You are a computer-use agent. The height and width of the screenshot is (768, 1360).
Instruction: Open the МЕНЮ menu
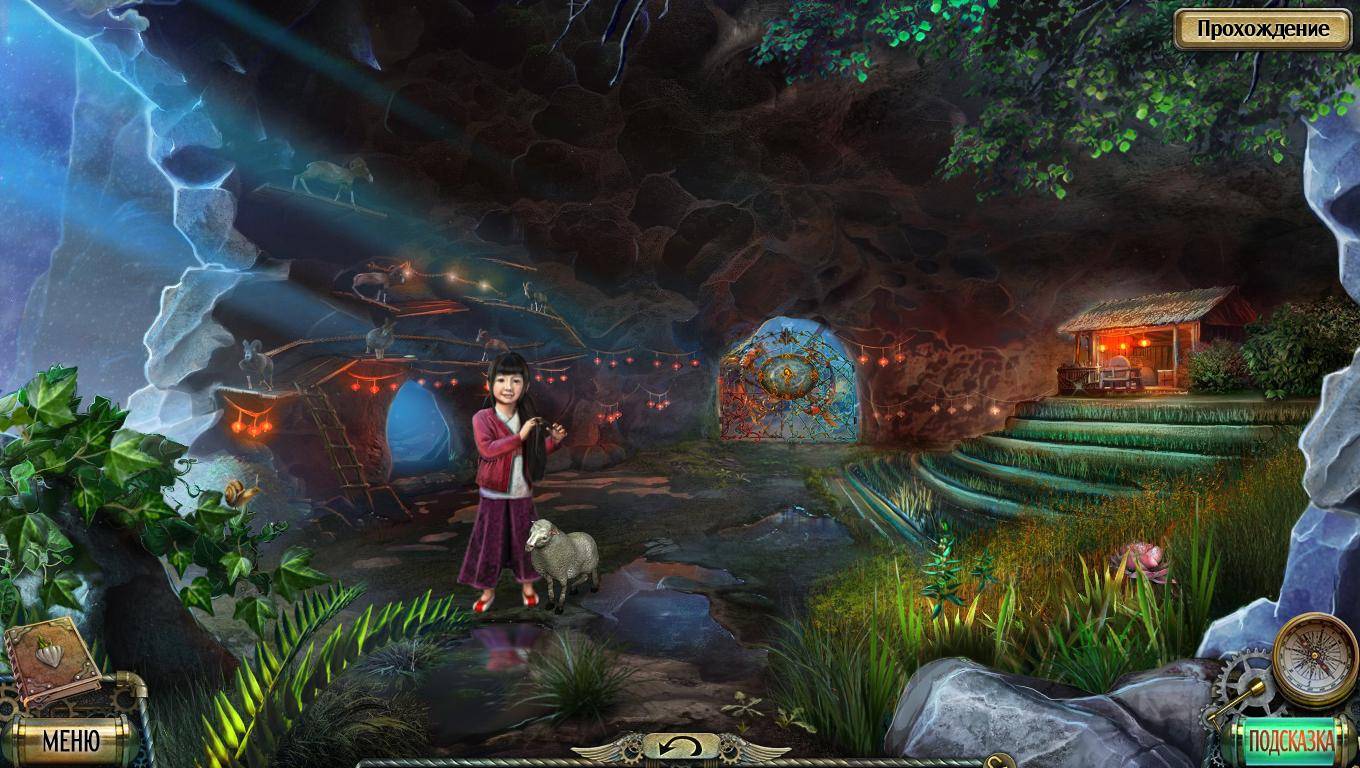tap(70, 741)
